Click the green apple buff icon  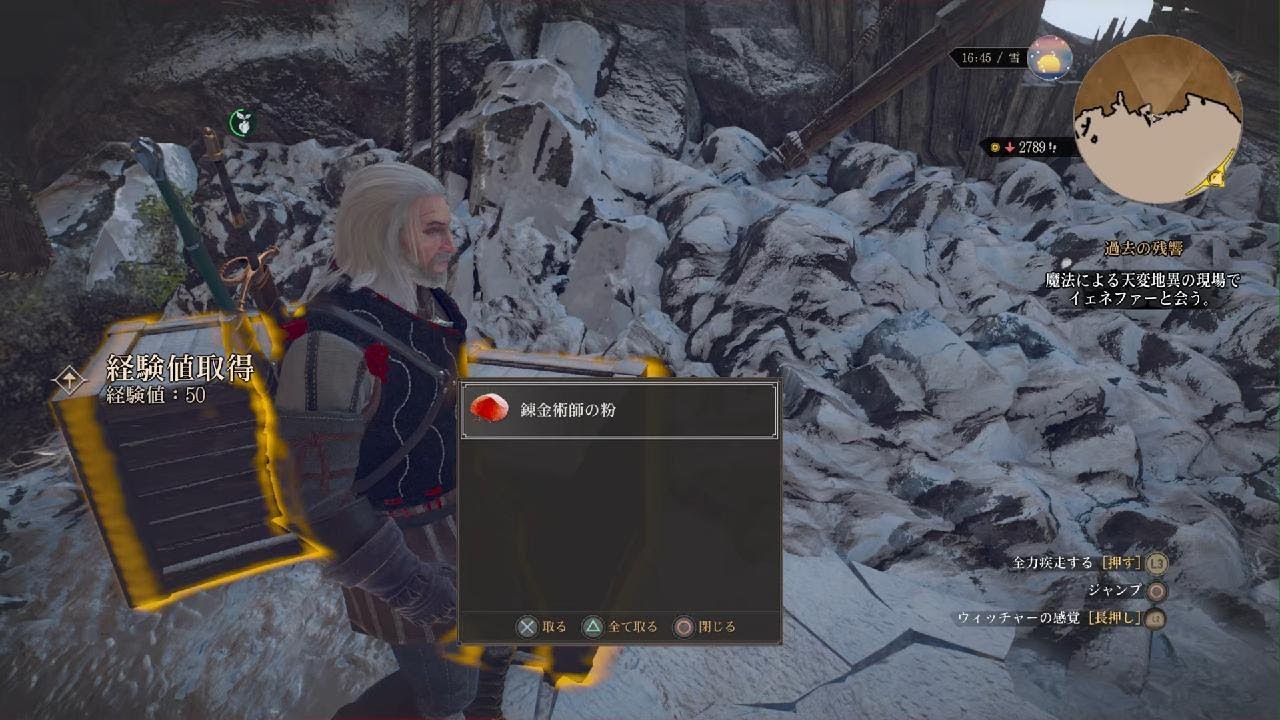click(x=241, y=123)
